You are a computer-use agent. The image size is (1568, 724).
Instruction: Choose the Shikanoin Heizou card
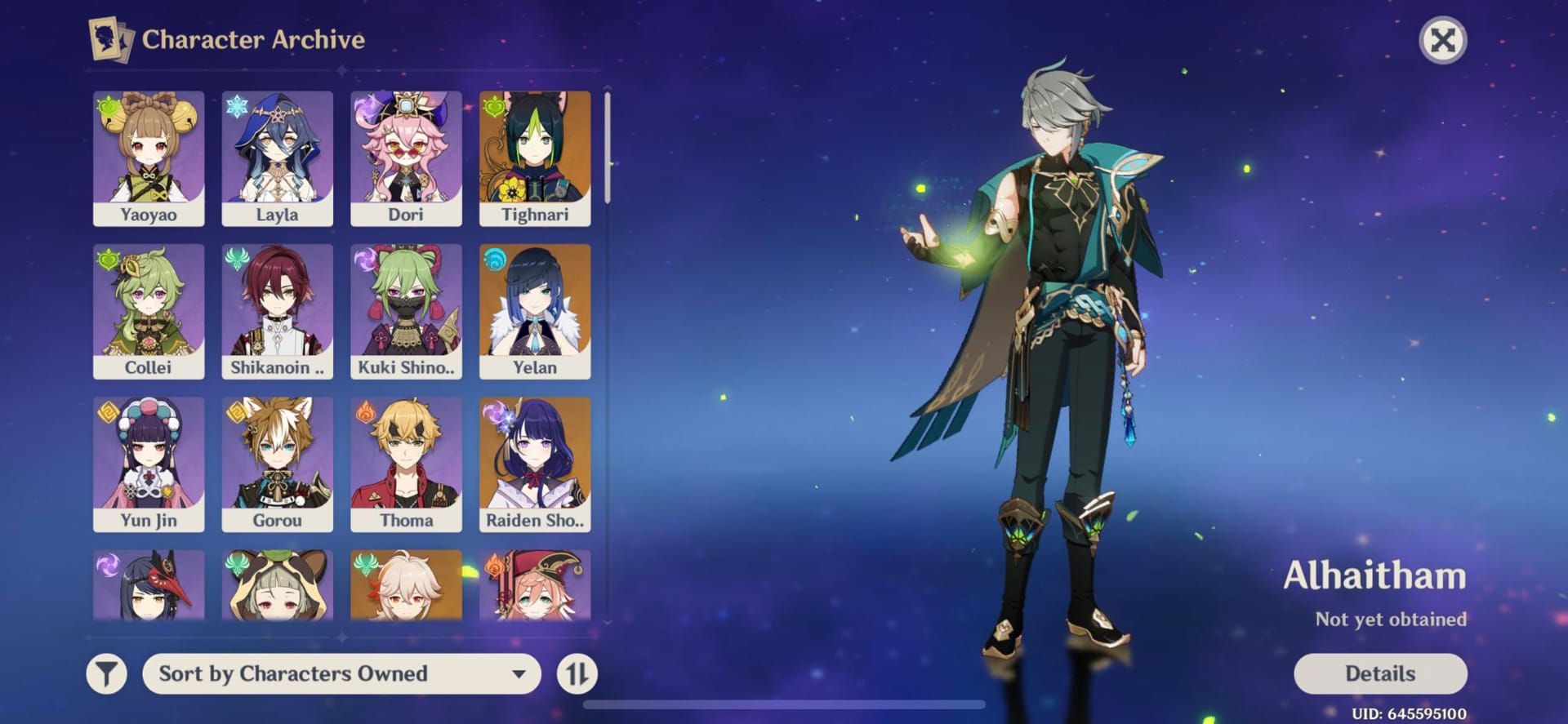pos(277,311)
